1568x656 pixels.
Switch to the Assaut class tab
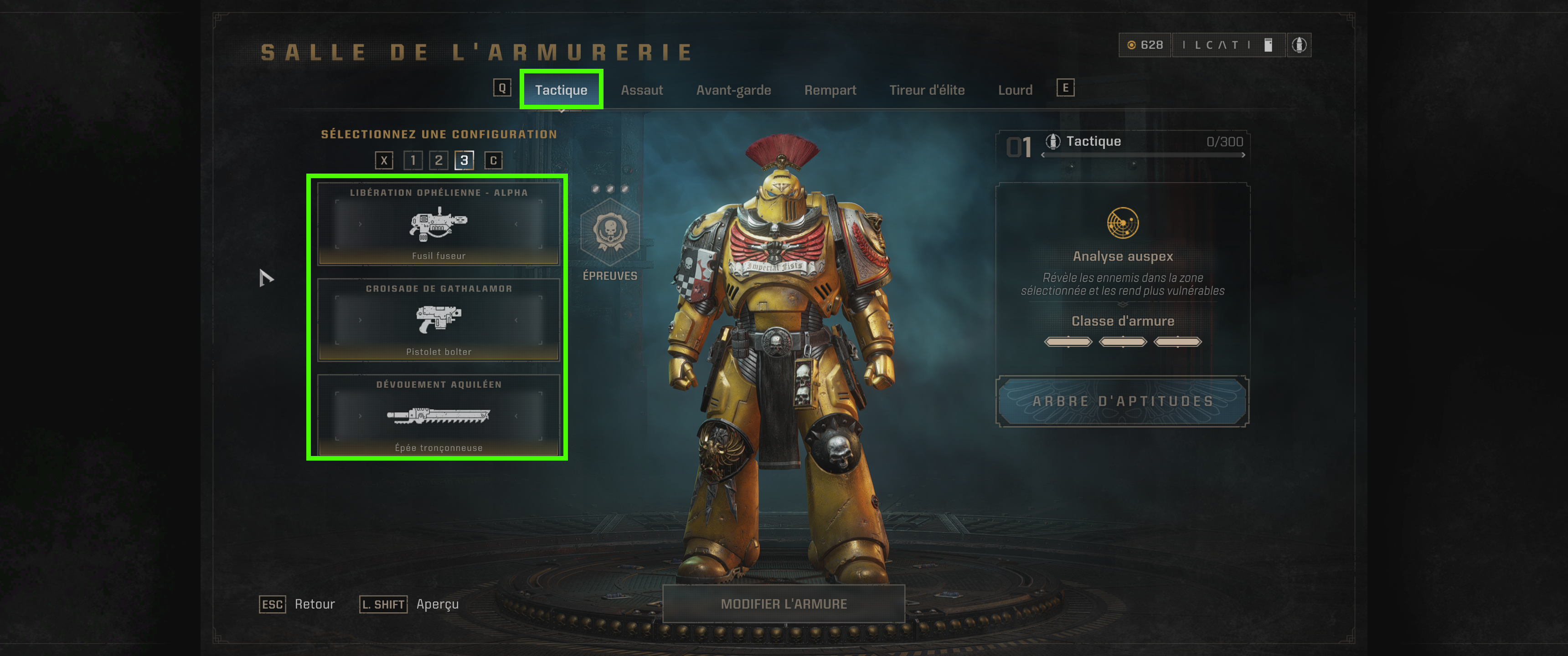642,89
